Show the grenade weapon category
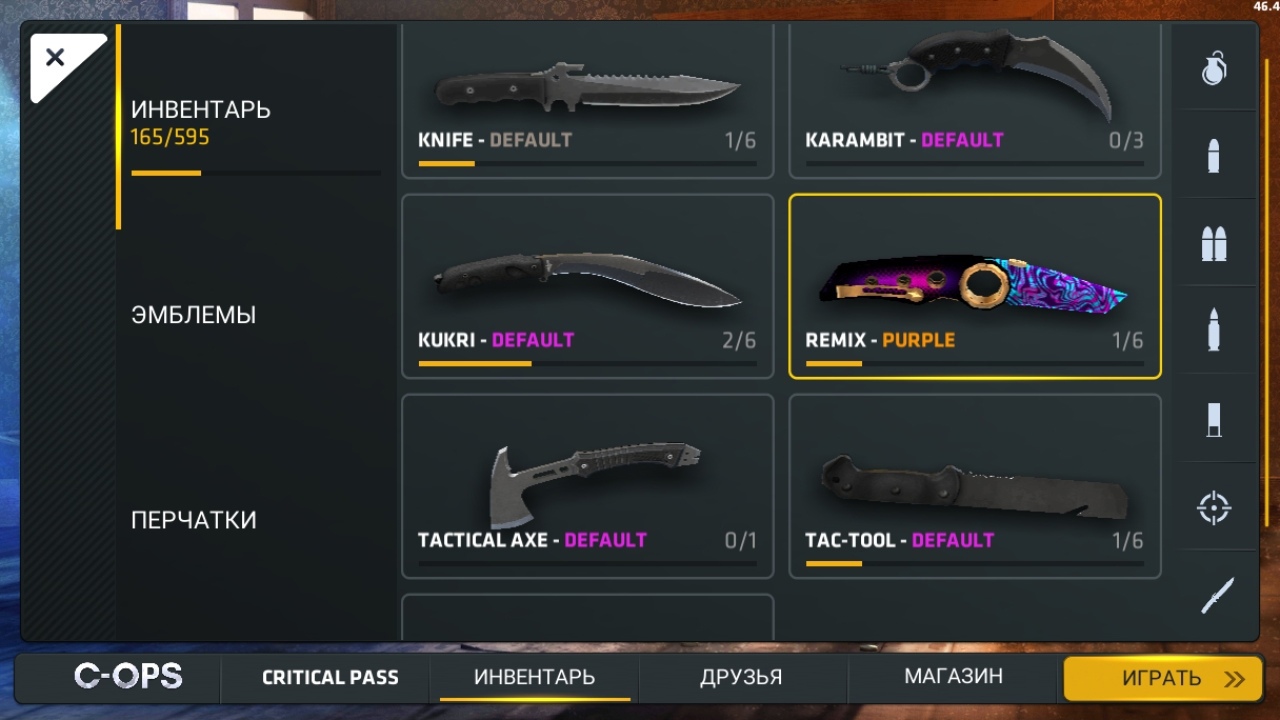This screenshot has width=1280, height=720. (1214, 68)
